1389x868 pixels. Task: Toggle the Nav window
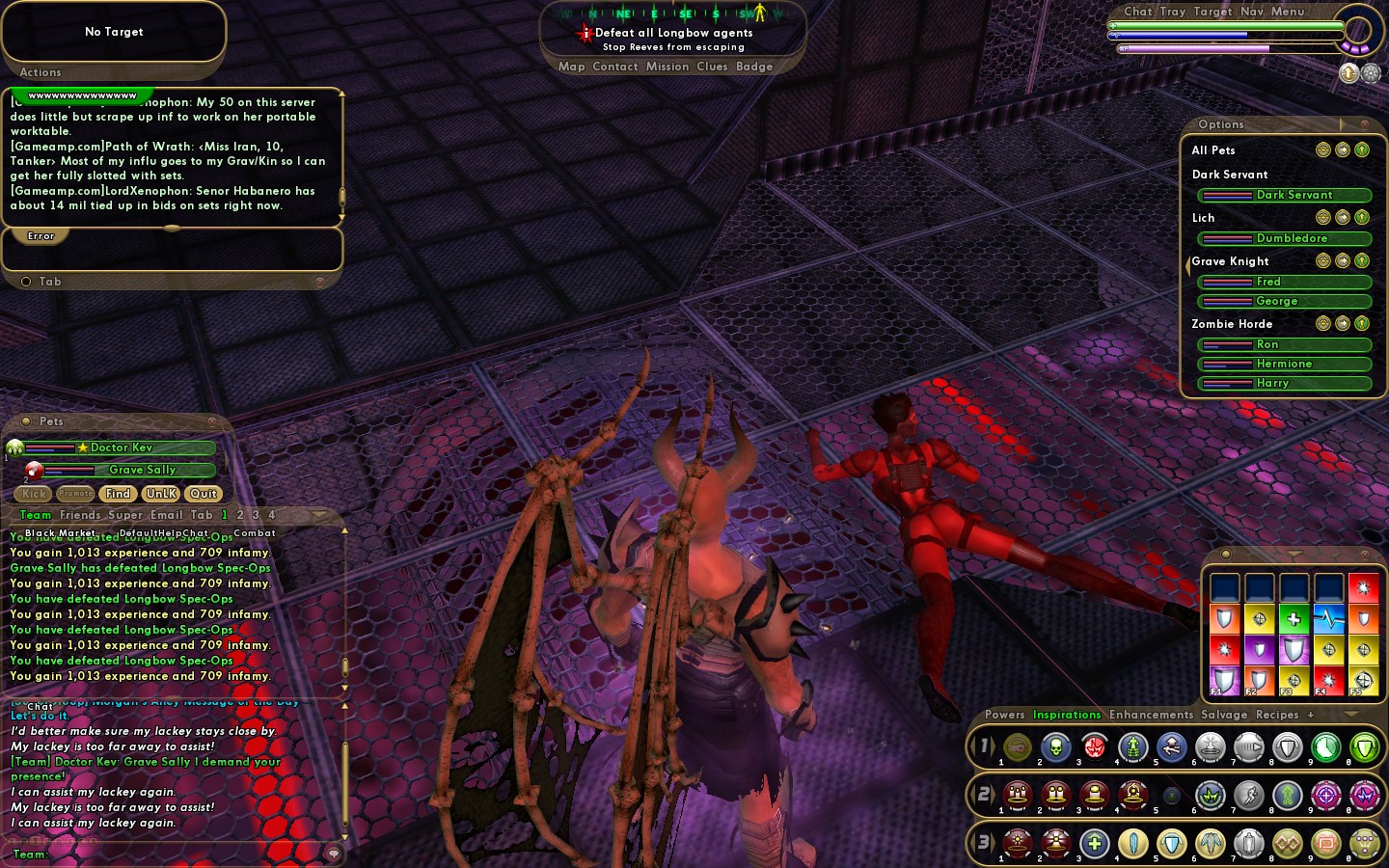coord(1252,12)
